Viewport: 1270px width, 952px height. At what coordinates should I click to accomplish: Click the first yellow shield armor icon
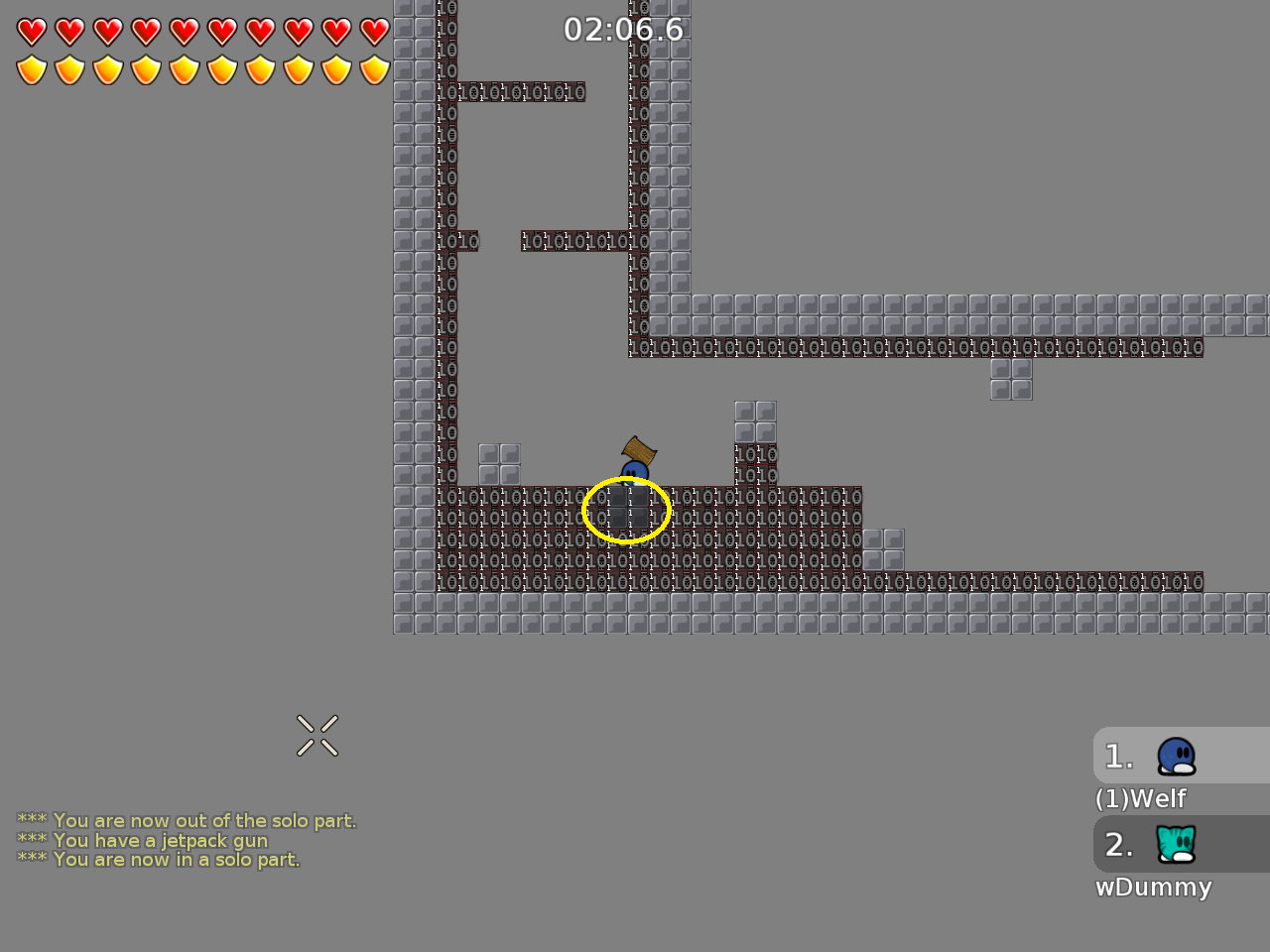click(x=31, y=67)
